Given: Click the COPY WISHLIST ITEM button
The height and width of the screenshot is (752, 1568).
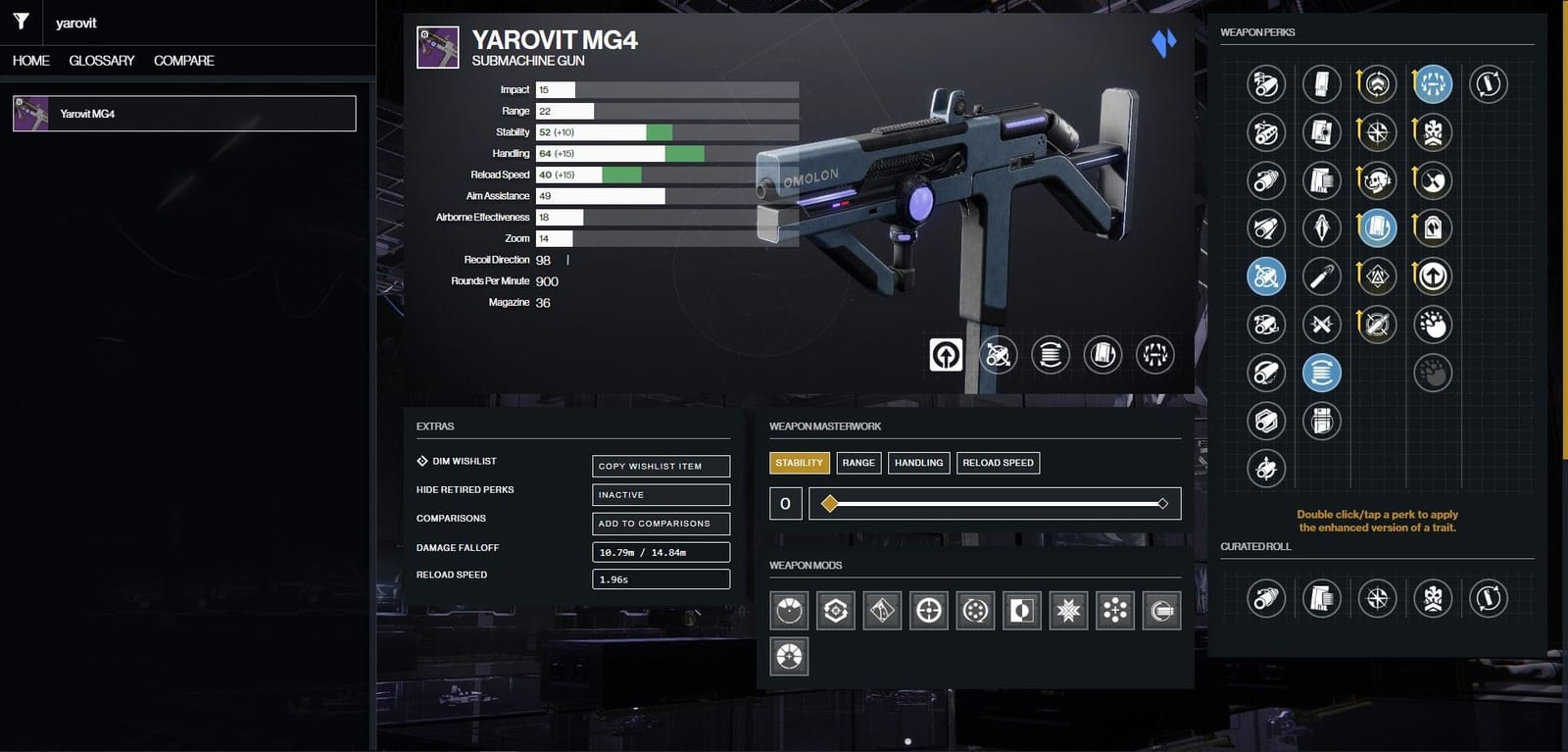Looking at the screenshot, I should tap(661, 466).
